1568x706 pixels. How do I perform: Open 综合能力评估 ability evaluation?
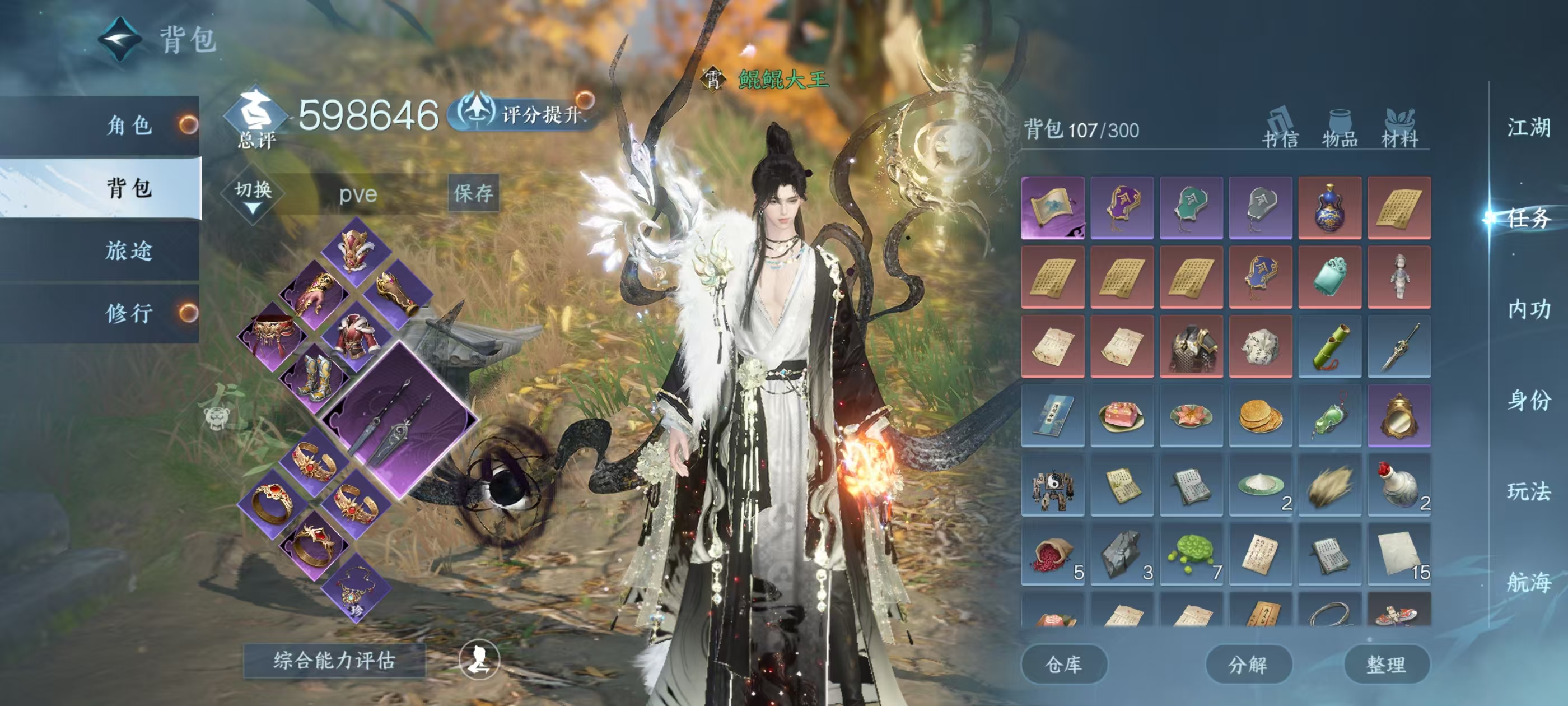pos(334,660)
